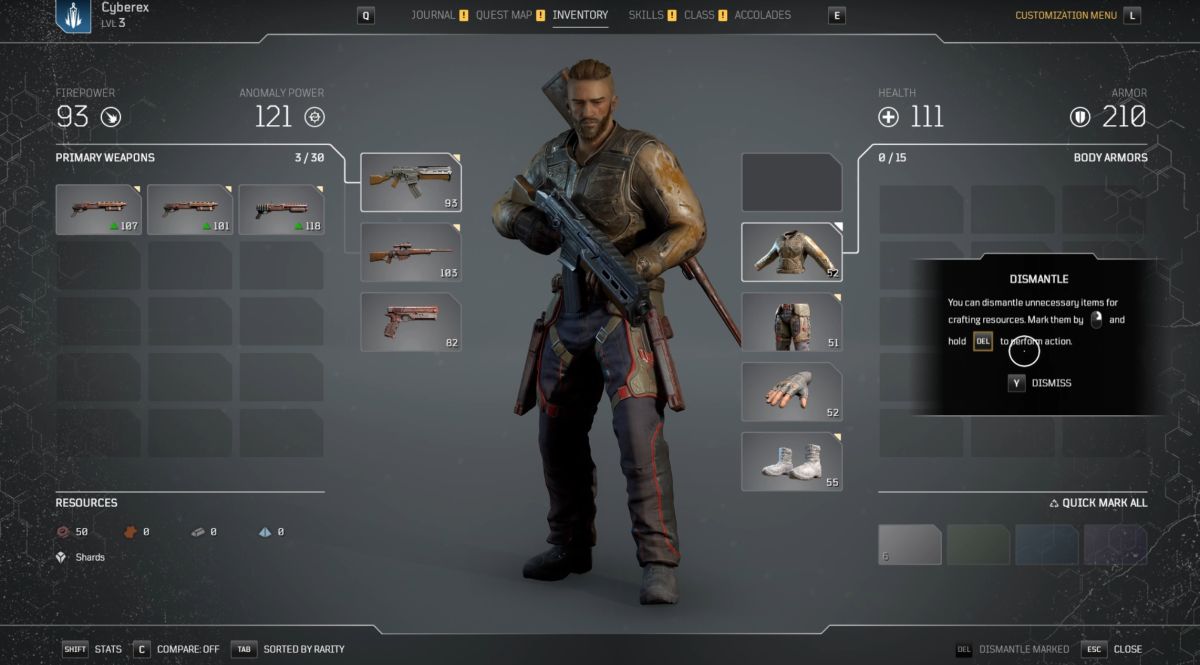The width and height of the screenshot is (1200, 665).
Task: Select the inventory shotgun rated 107
Action: [98, 209]
